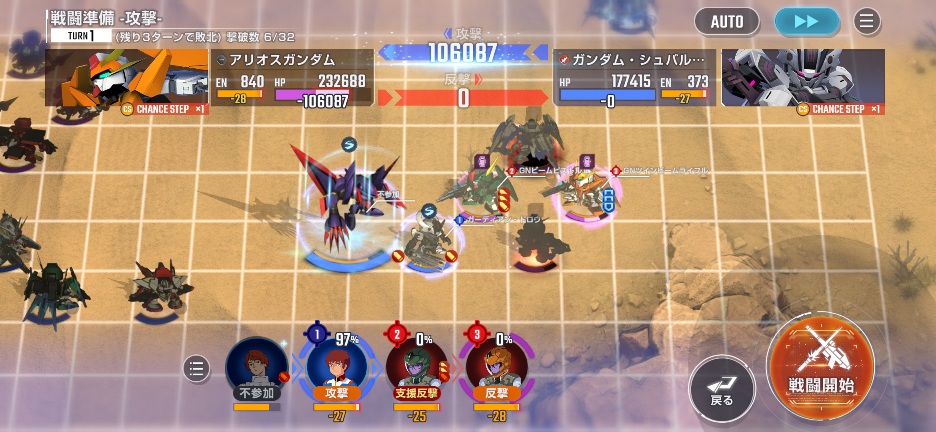
Task: Select the 攻撃 damage forecast panel
Action: click(462, 52)
